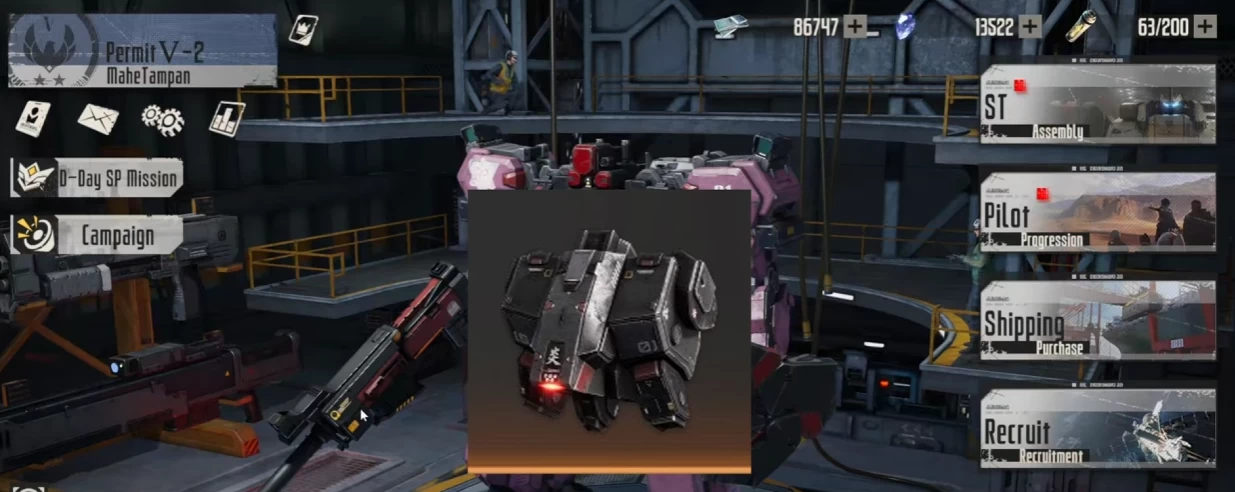Image resolution: width=1235 pixels, height=492 pixels.
Task: Open the ID badge icon
Action: pos(32,118)
